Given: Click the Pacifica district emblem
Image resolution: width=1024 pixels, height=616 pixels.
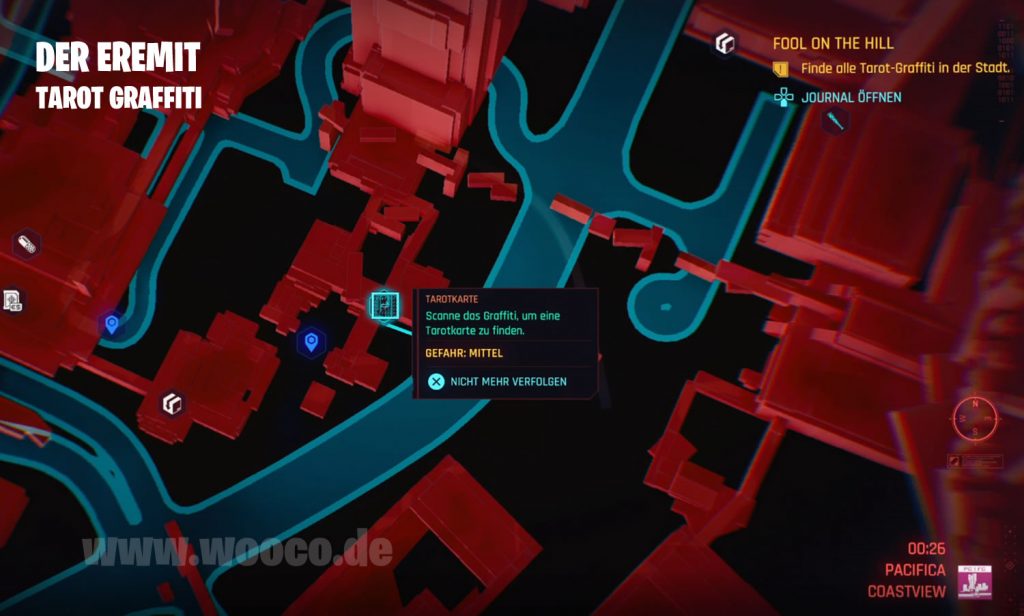Looking at the screenshot, I should [x=971, y=580].
